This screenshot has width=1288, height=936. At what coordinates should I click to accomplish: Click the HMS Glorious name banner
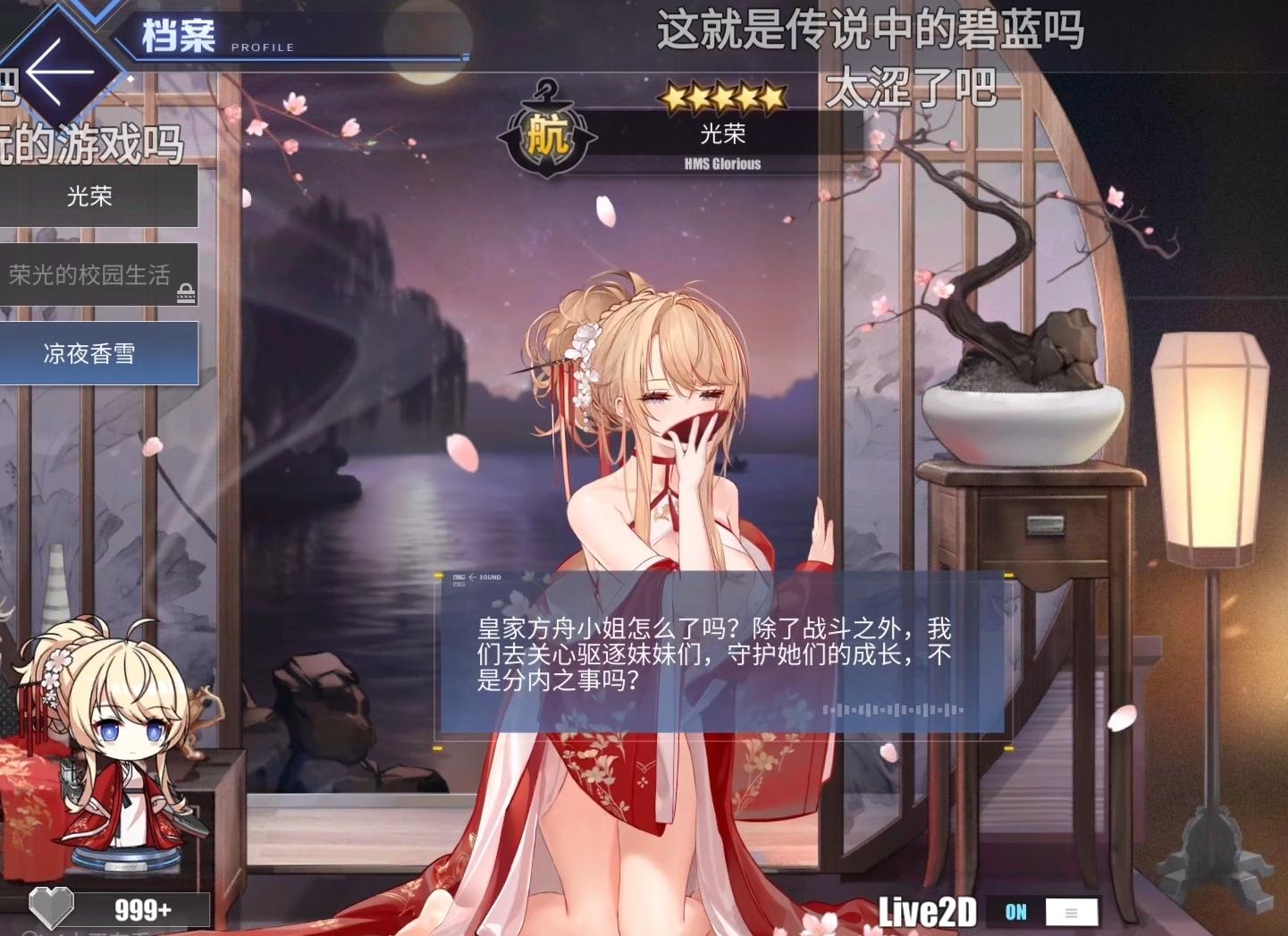click(722, 164)
